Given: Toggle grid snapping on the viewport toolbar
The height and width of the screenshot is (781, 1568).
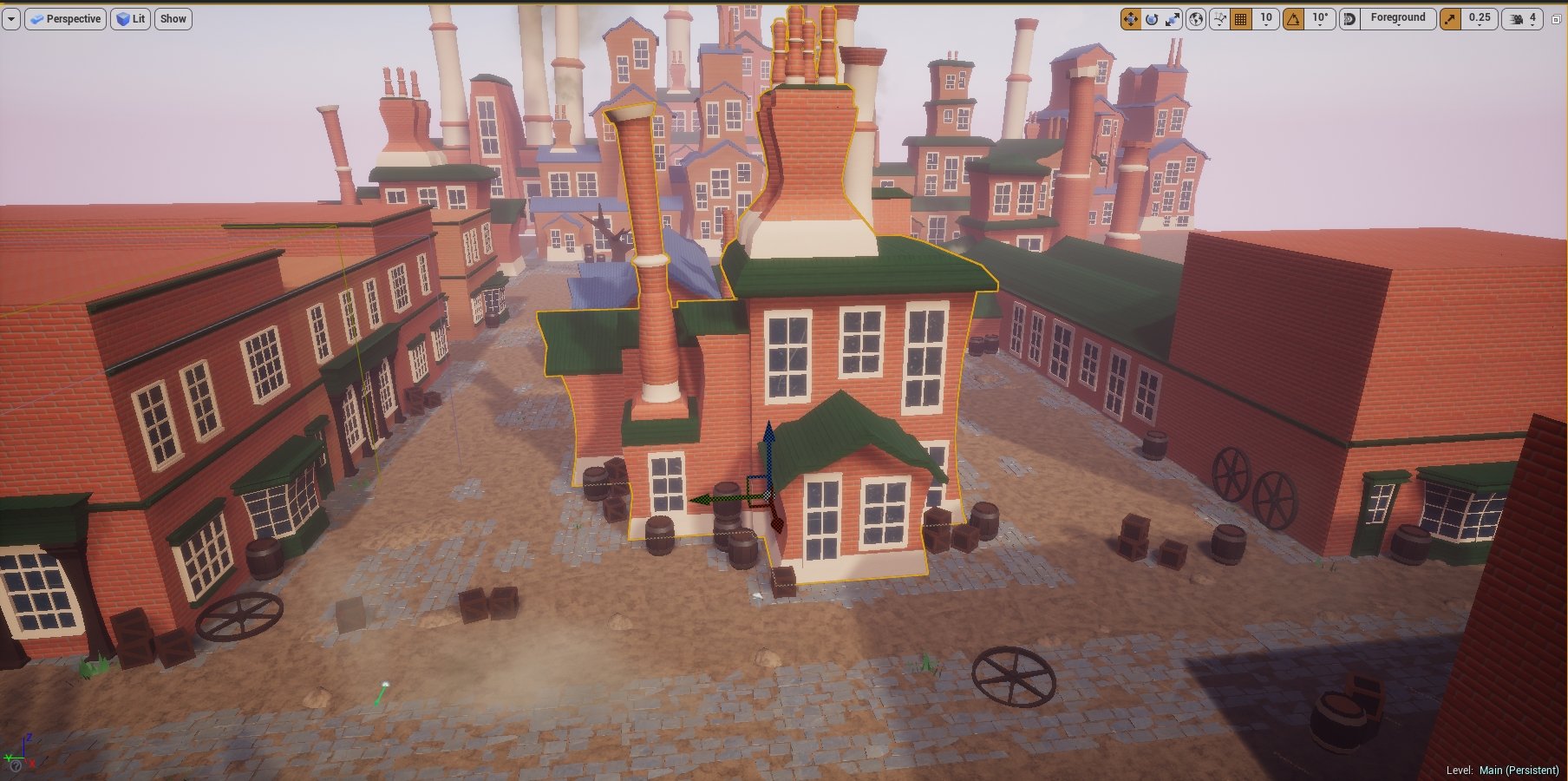Looking at the screenshot, I should (x=1241, y=19).
